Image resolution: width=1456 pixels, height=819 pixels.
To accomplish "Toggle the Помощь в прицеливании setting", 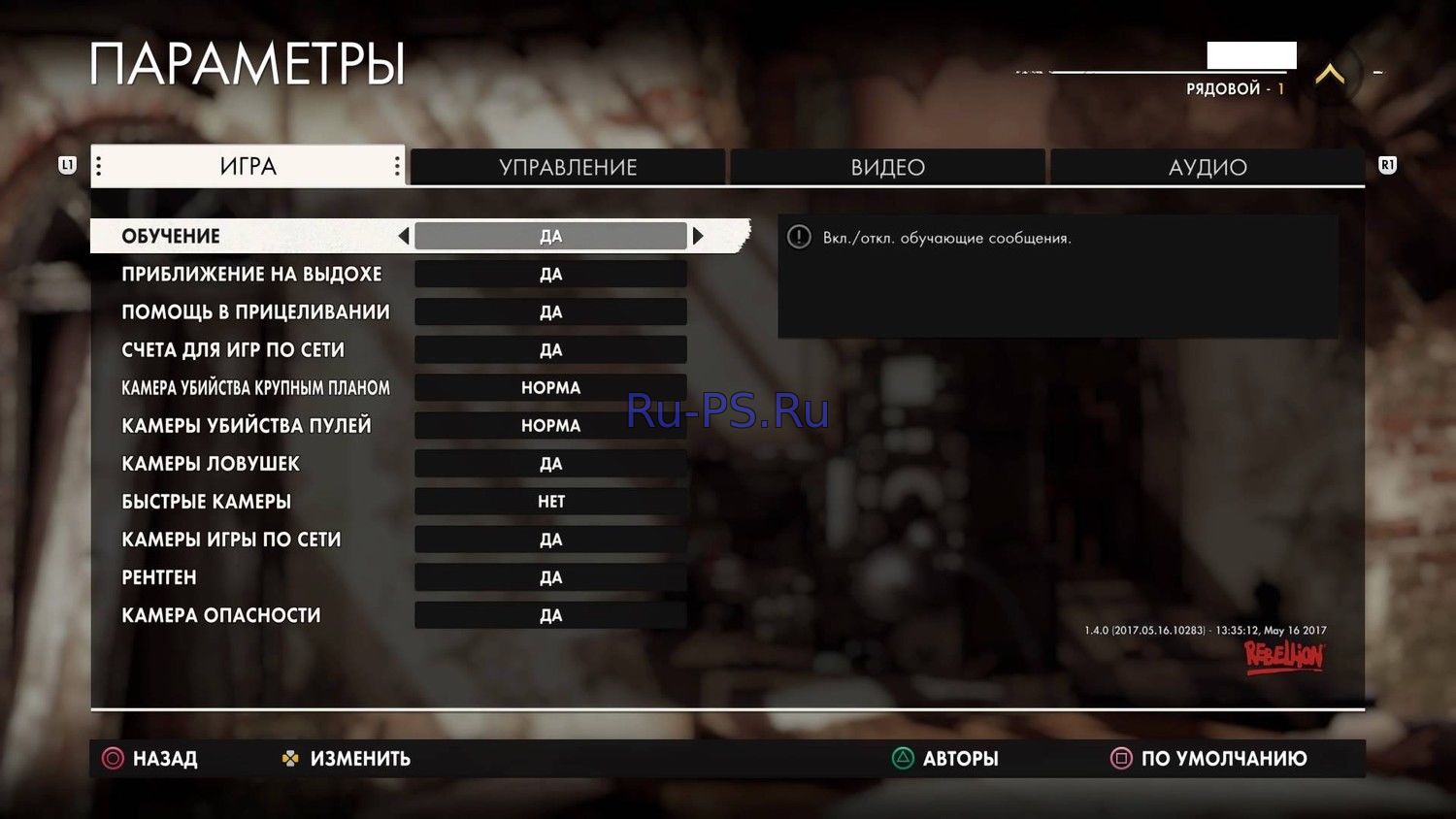I will 550,312.
